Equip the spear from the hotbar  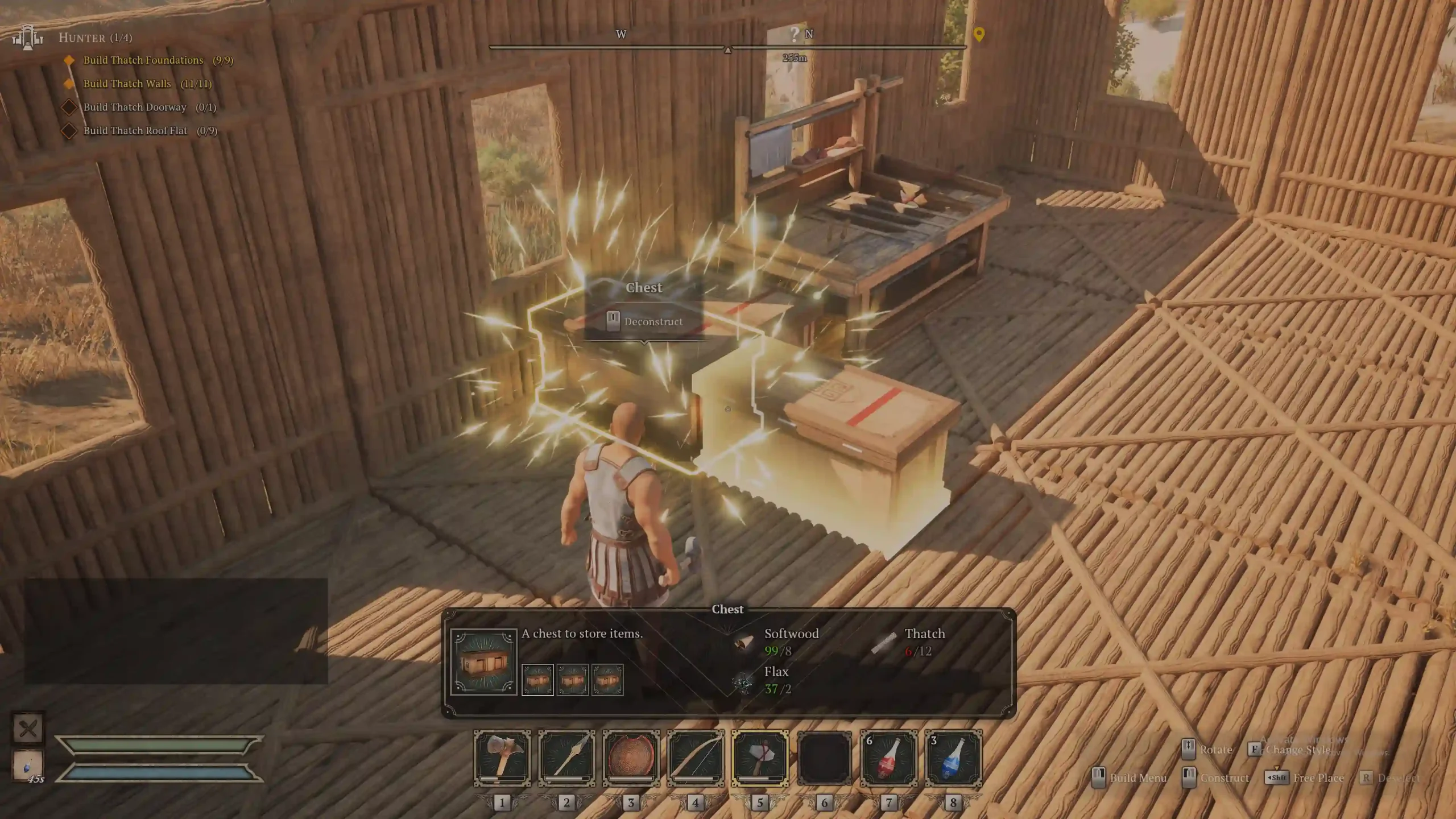566,758
